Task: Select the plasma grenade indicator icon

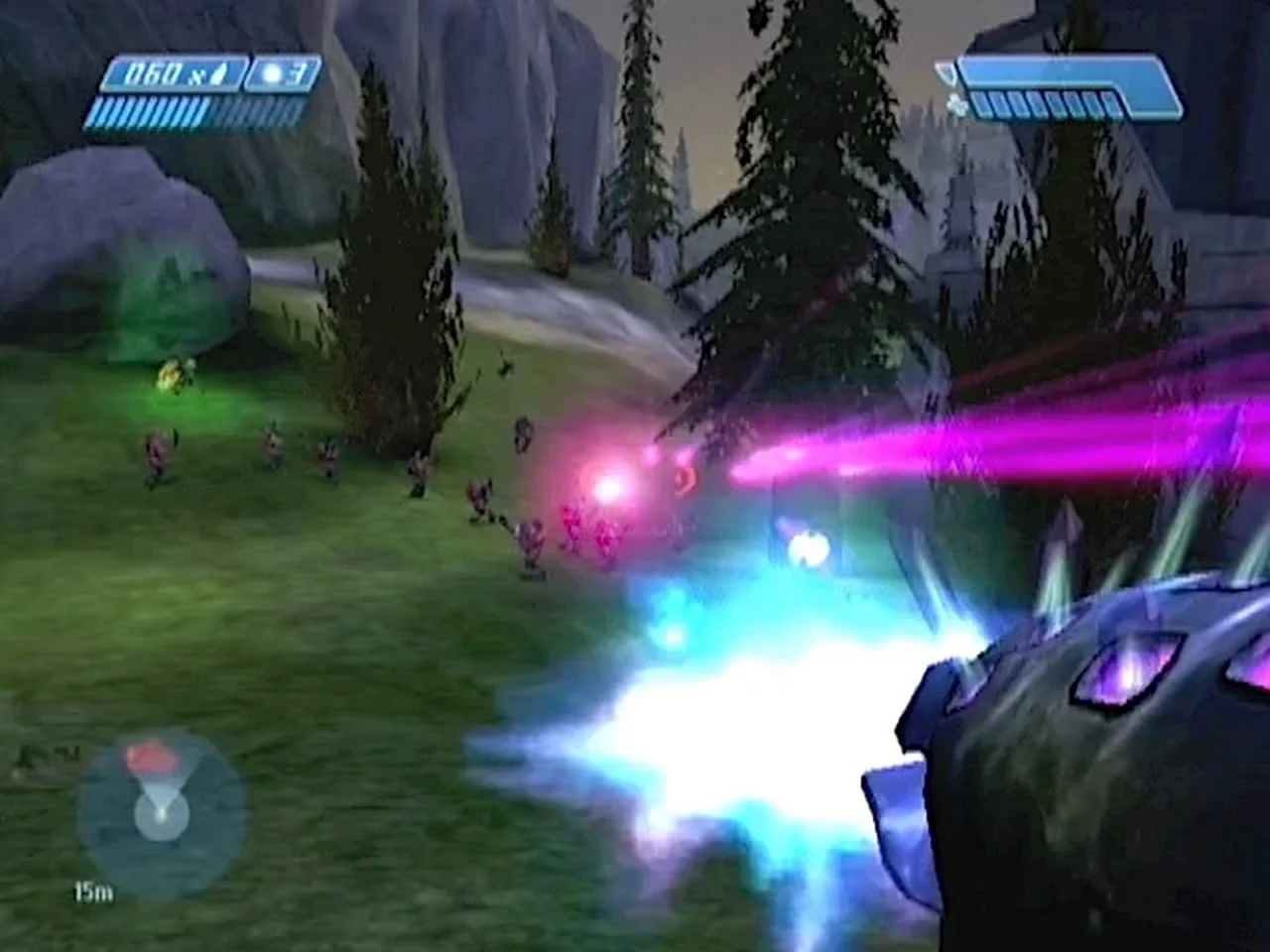Action: pyautogui.click(x=272, y=74)
